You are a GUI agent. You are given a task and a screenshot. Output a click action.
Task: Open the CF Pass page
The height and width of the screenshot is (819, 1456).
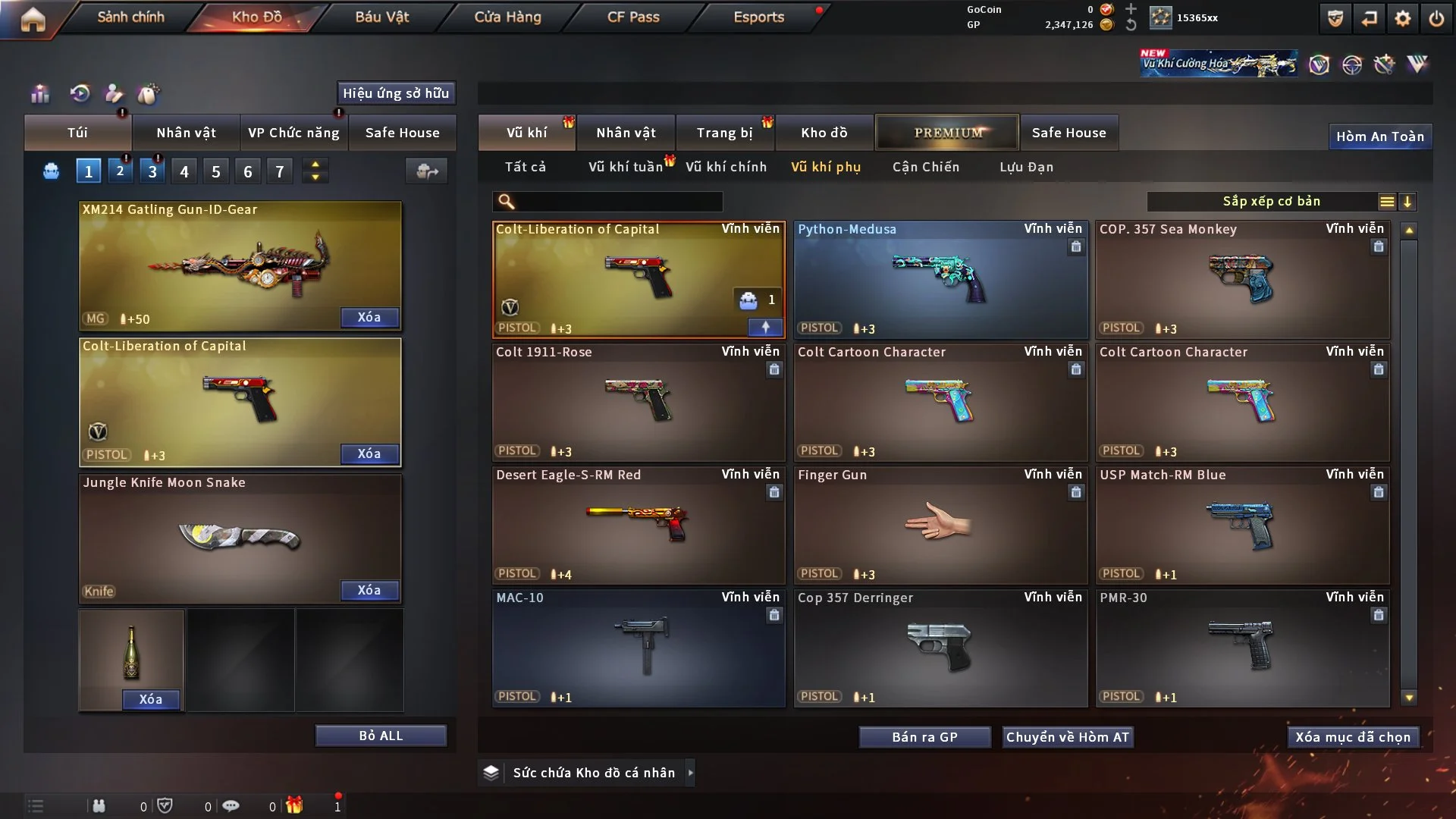(633, 17)
